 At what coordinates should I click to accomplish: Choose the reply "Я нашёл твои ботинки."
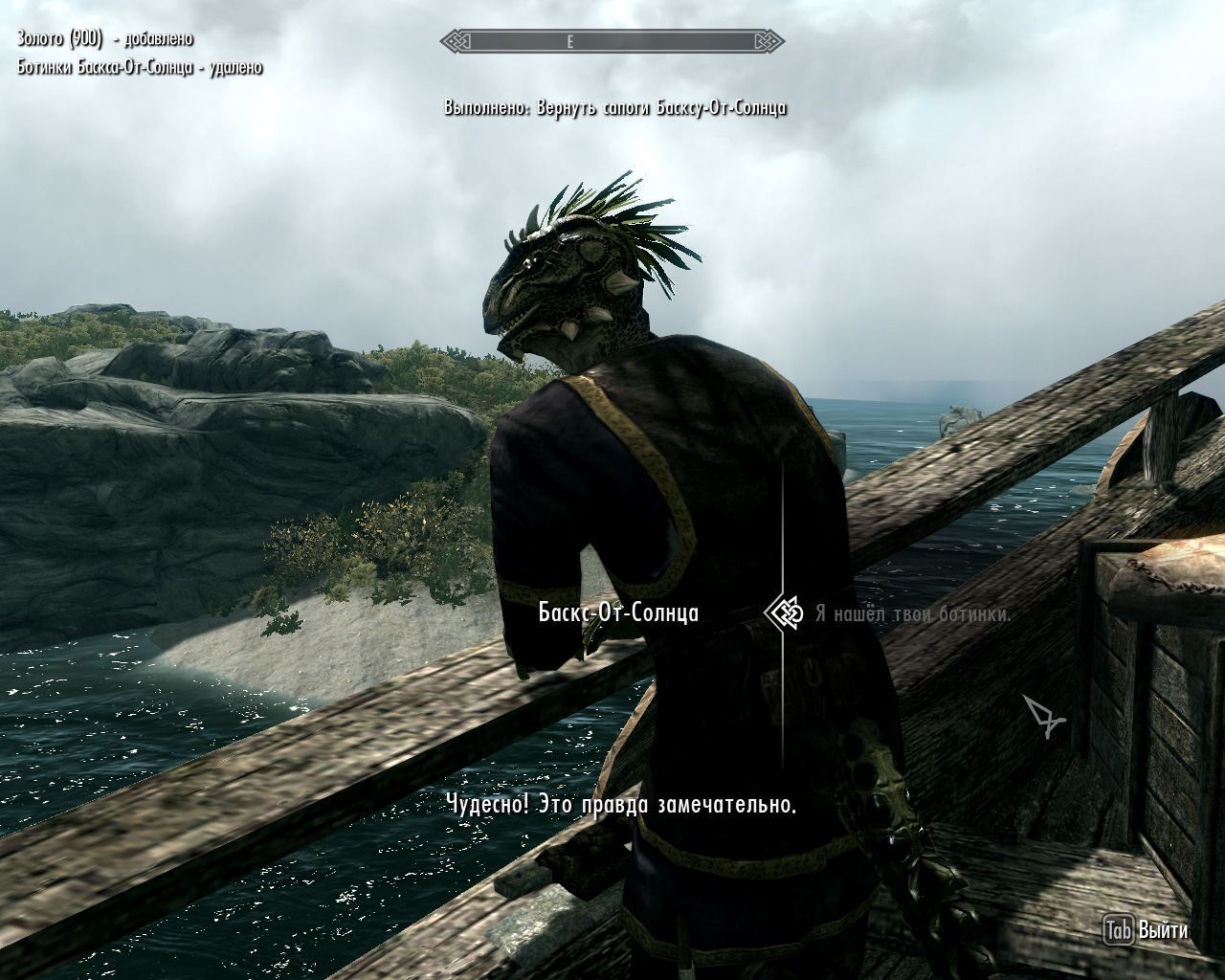(x=912, y=613)
